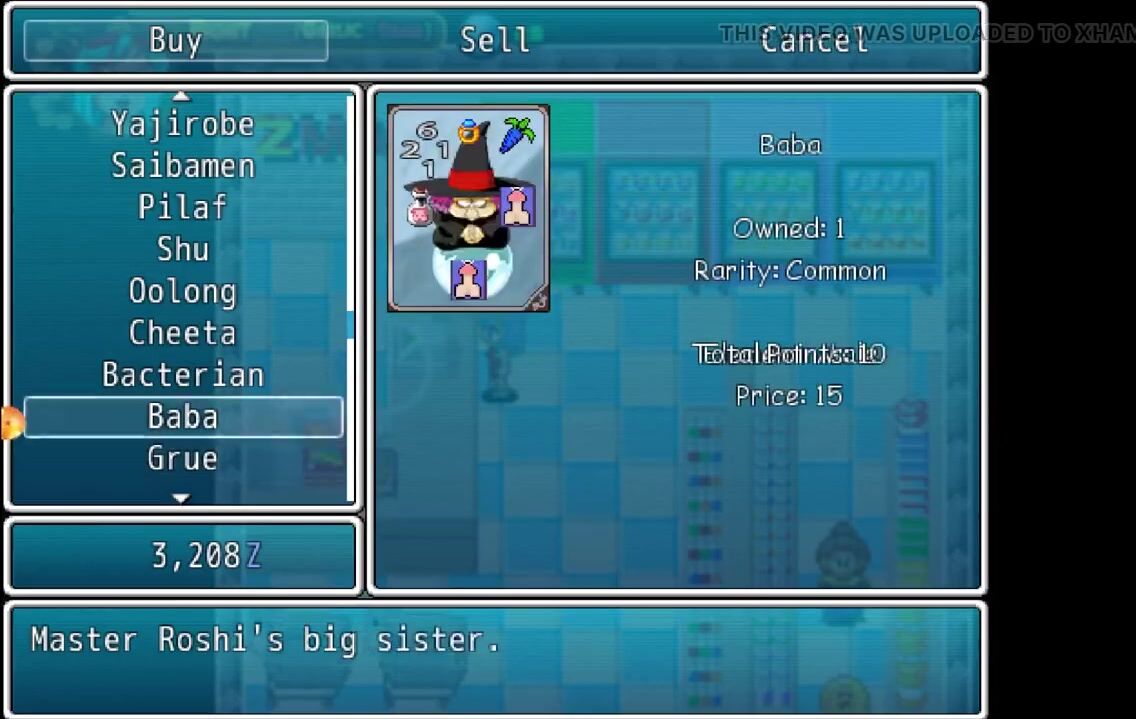This screenshot has height=719, width=1136.
Task: Choose Cancel to exit the shop
Action: (x=813, y=41)
